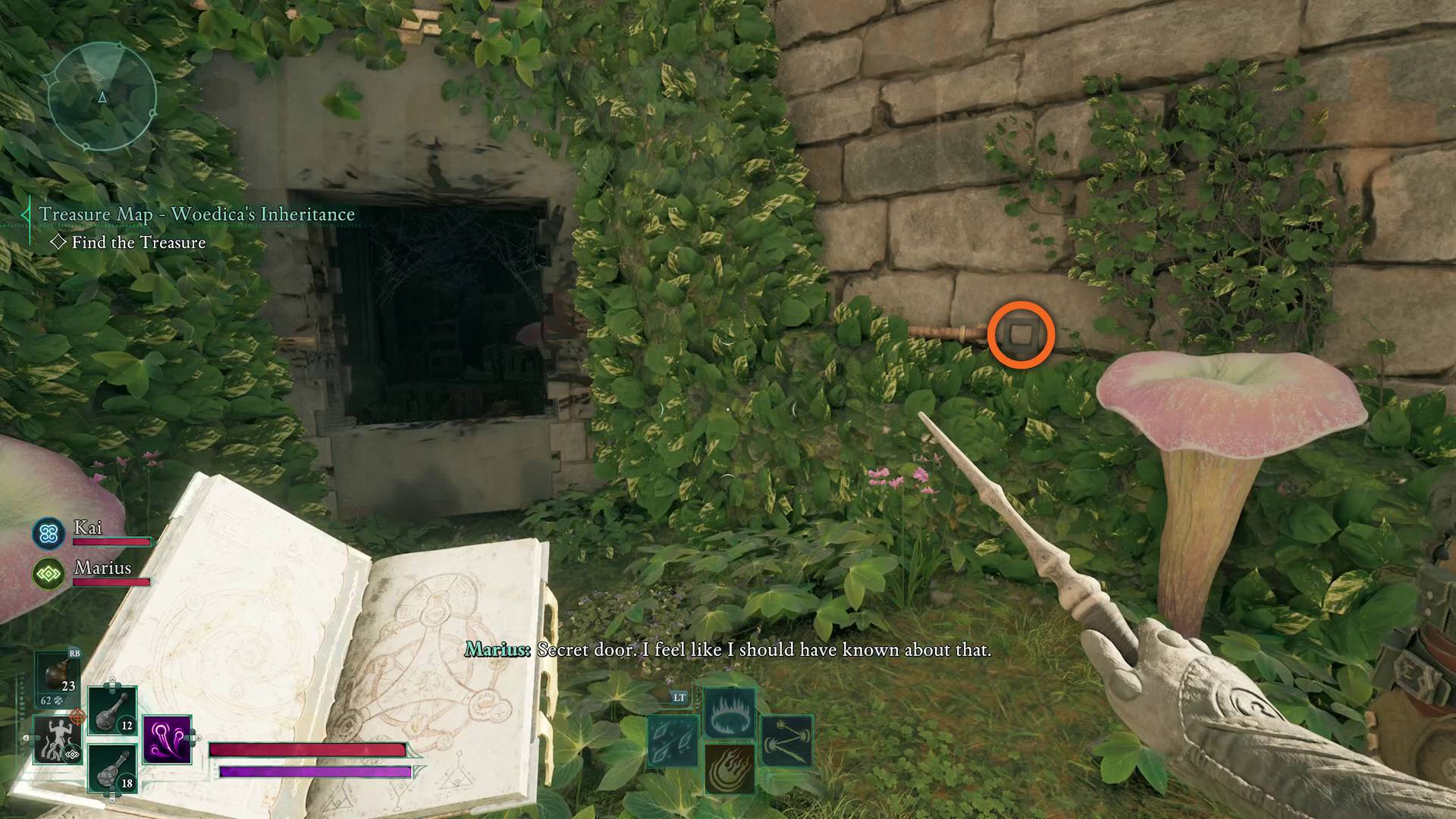Activate the flexing figure companion ability
Image resolution: width=1456 pixels, height=819 pixels.
[57, 740]
